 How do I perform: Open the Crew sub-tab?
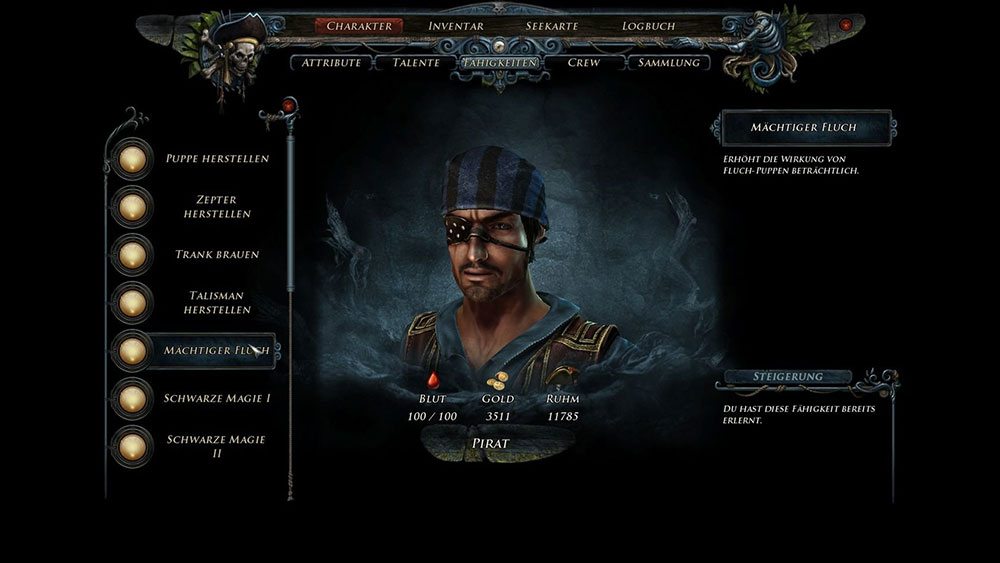[x=583, y=63]
